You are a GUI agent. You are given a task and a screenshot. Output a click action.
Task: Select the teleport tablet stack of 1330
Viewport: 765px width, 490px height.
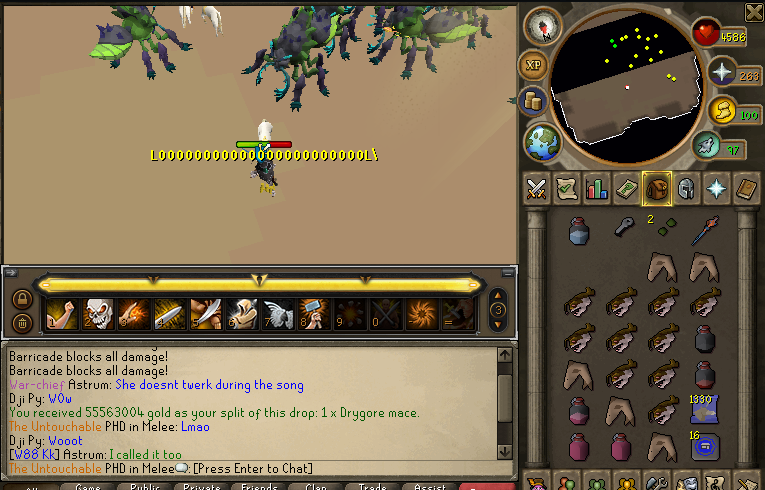click(705, 407)
